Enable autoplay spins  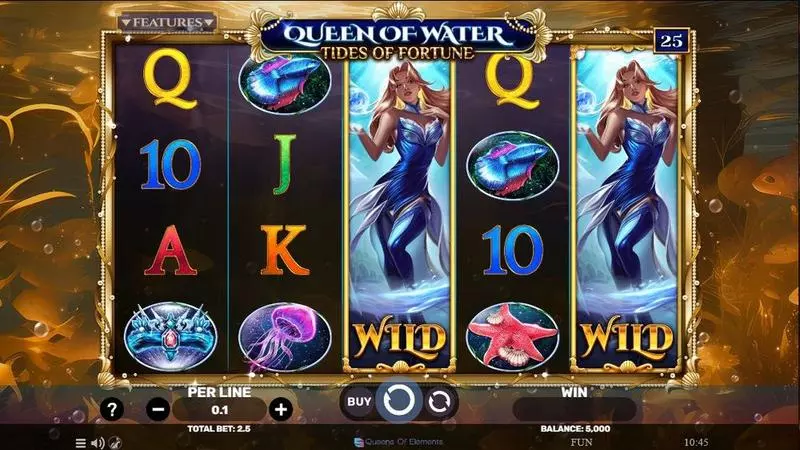pyautogui.click(x=438, y=402)
